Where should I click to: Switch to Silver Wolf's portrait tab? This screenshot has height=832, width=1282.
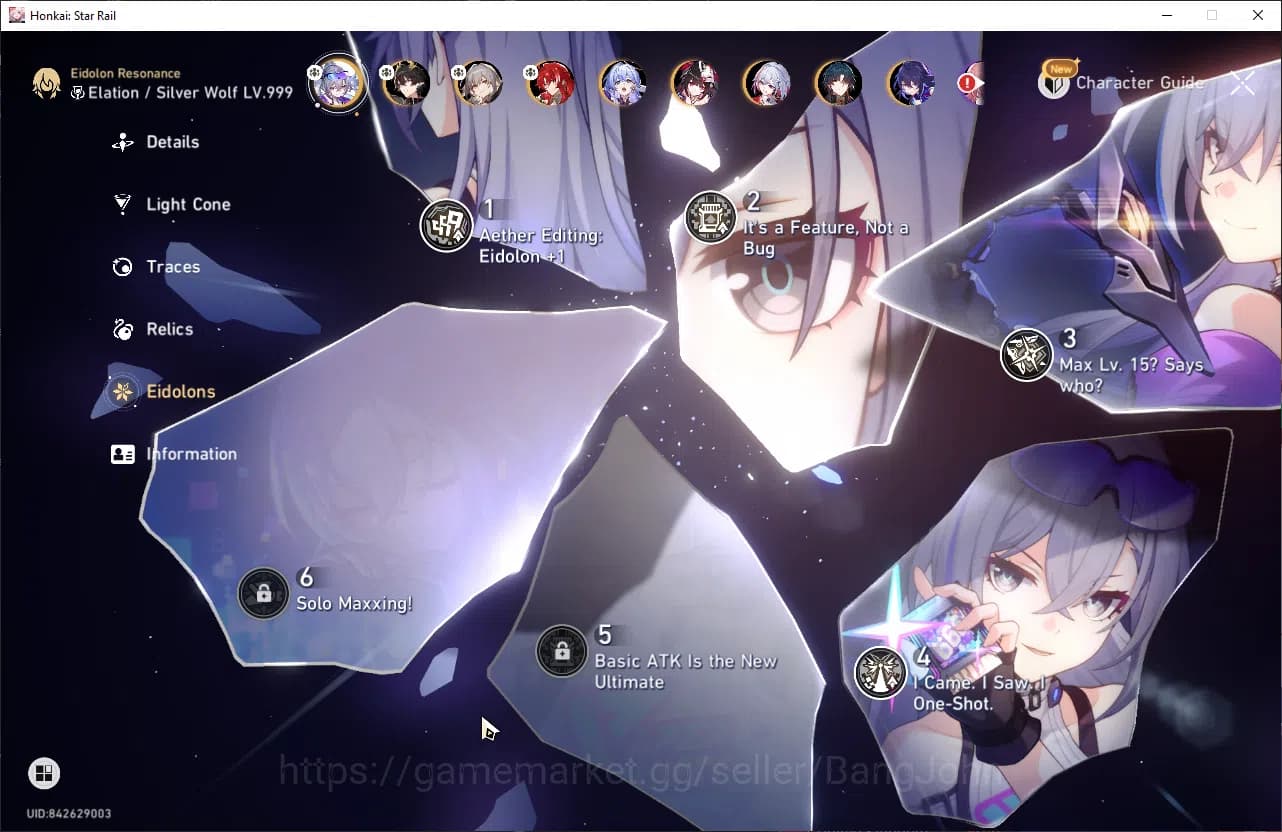pyautogui.click(x=337, y=84)
